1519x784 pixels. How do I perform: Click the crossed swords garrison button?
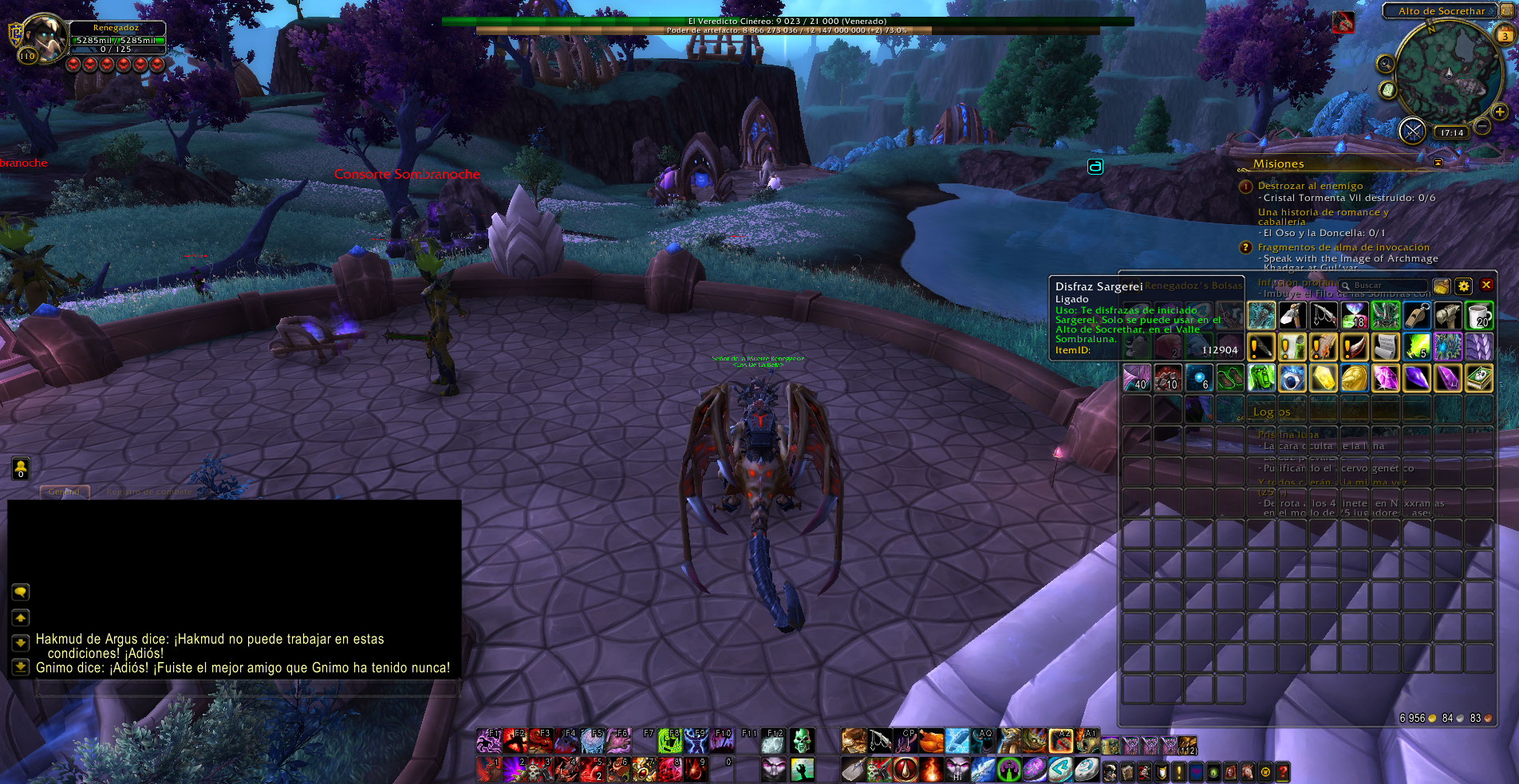coord(1412,130)
